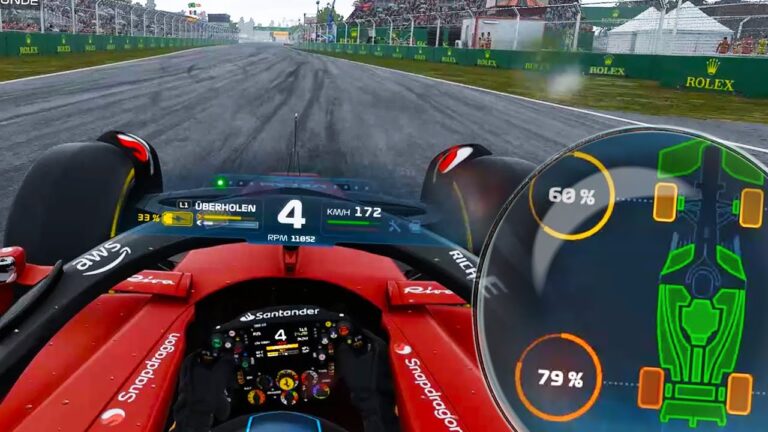Click the rear-right tyre on the damage diagram
This screenshot has height=432, width=768.
pyautogui.click(x=739, y=393)
